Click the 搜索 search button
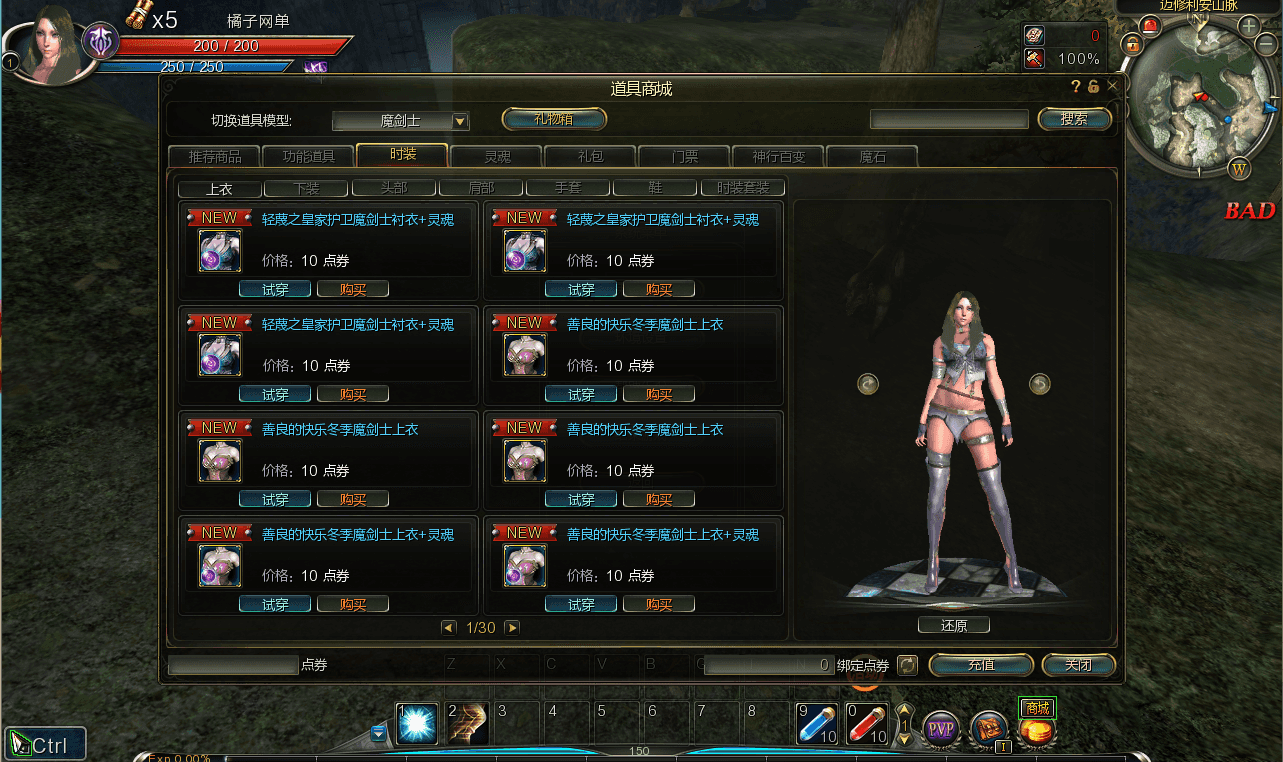Viewport: 1283px width, 762px height. pyautogui.click(x=1074, y=119)
